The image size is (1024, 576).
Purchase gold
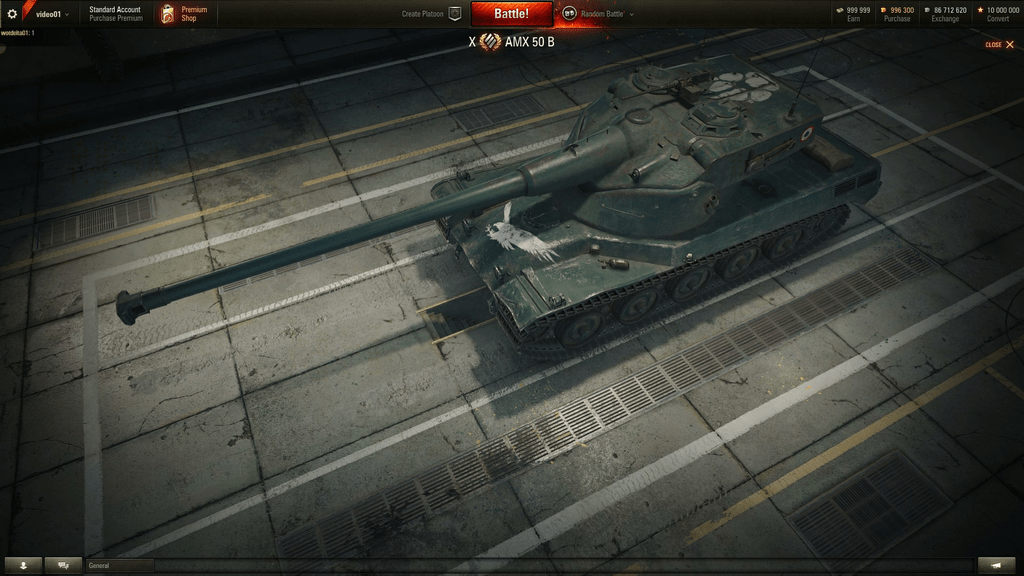[x=896, y=14]
